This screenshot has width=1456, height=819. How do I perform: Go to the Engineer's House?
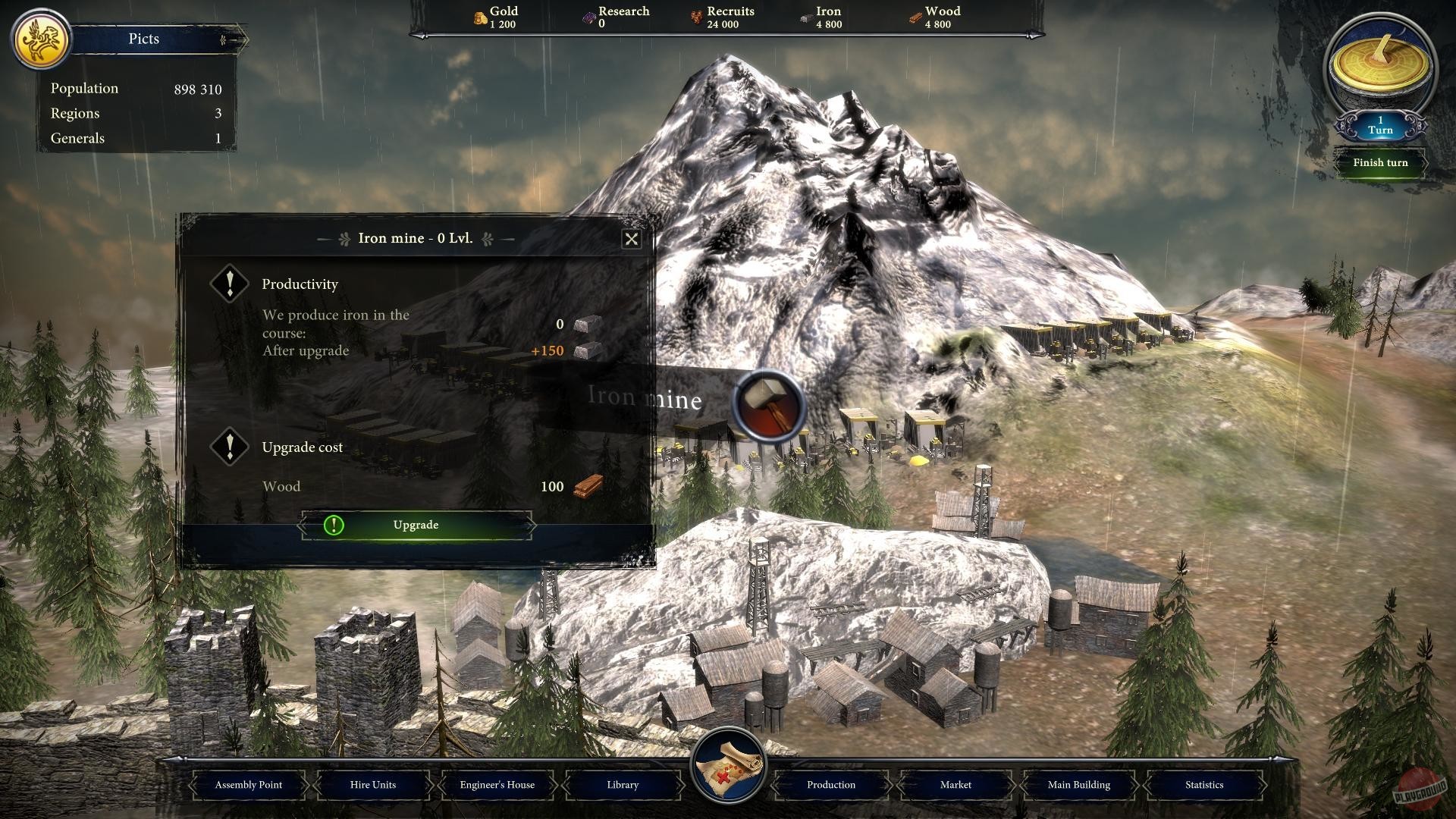tap(497, 785)
